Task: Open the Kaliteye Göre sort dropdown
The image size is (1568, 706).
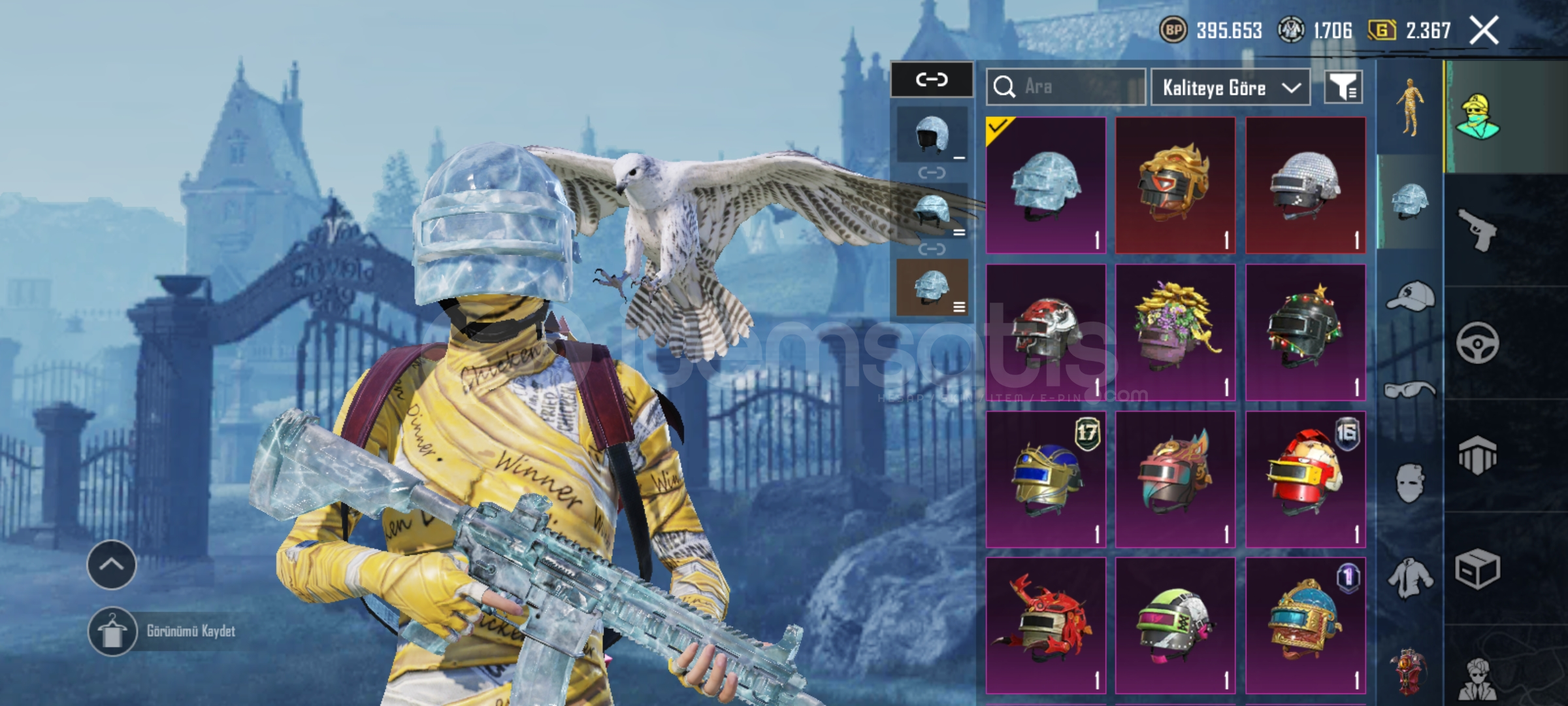Action: click(x=1230, y=88)
